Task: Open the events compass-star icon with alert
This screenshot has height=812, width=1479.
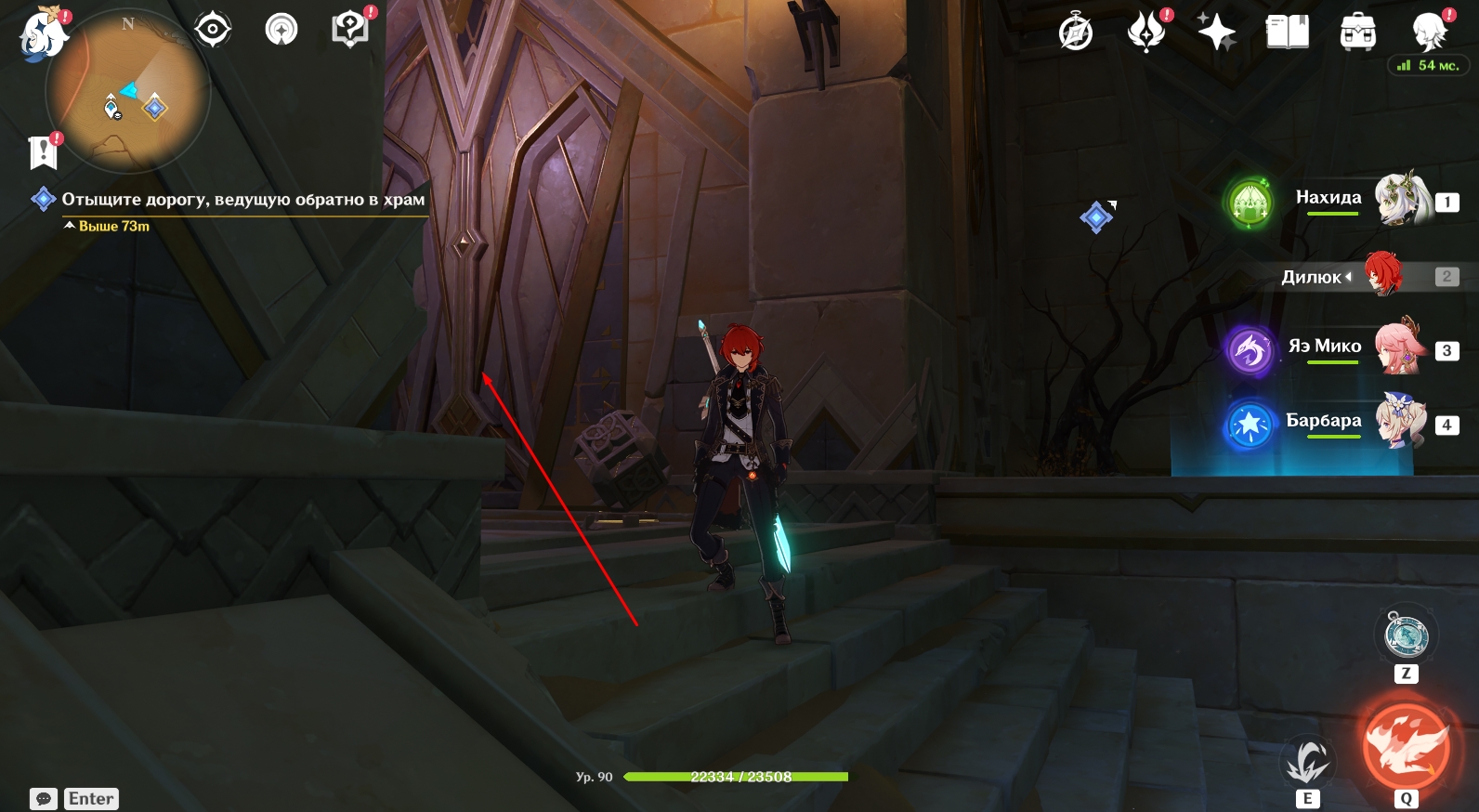Action: pyautogui.click(x=1146, y=32)
